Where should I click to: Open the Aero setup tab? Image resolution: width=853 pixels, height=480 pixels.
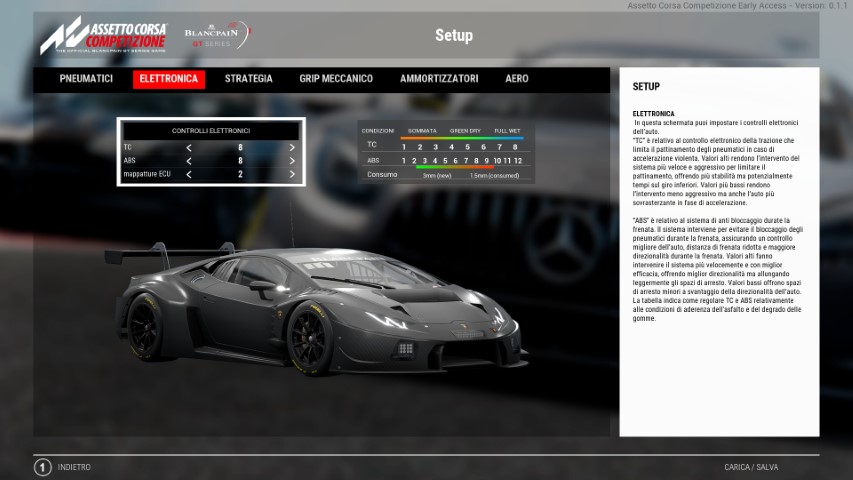[517, 79]
